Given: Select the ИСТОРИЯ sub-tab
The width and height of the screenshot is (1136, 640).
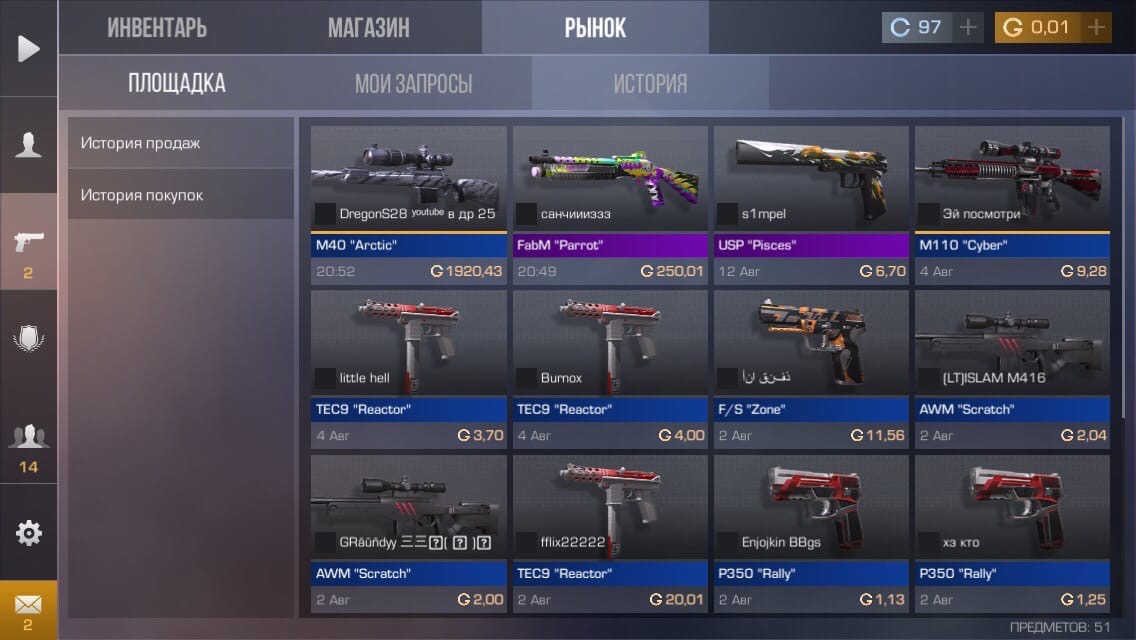Looking at the screenshot, I should pos(650,83).
